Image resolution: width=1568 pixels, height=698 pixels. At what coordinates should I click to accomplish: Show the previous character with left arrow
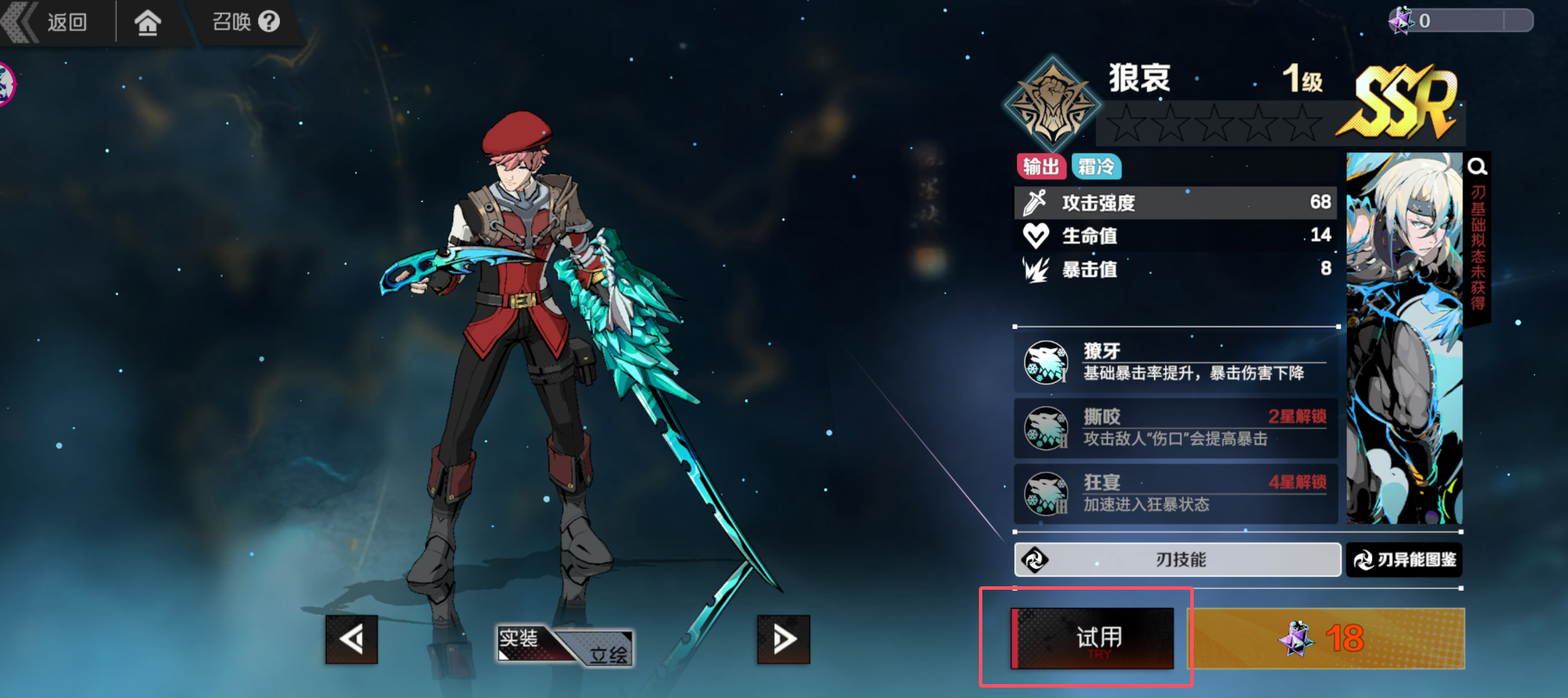[352, 639]
